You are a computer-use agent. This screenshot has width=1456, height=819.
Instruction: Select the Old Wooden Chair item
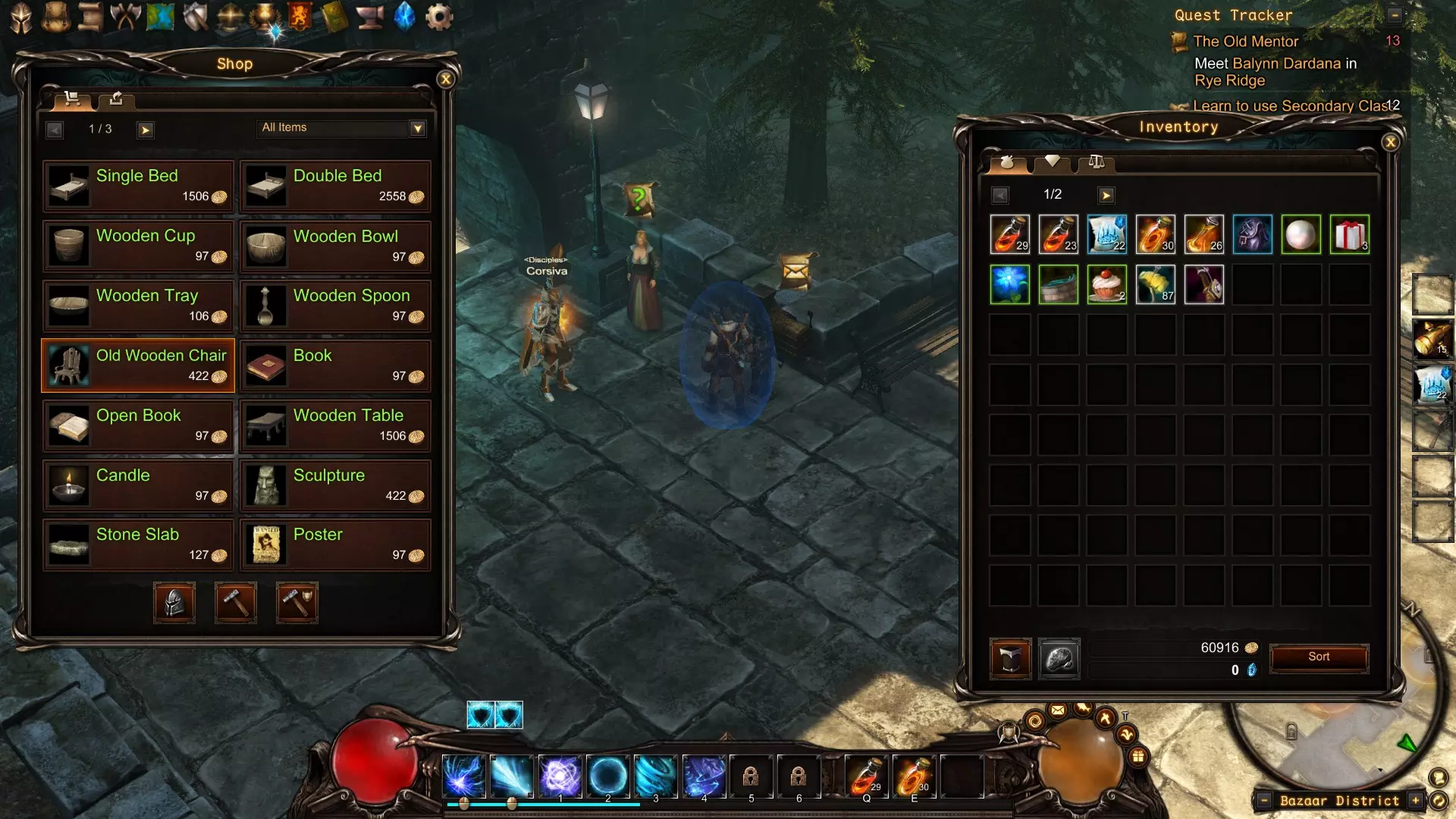(138, 366)
